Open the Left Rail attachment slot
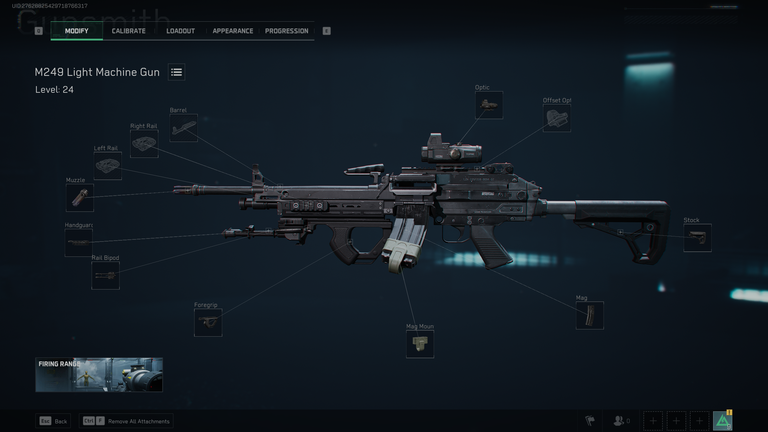This screenshot has height=432, width=768. click(x=108, y=166)
